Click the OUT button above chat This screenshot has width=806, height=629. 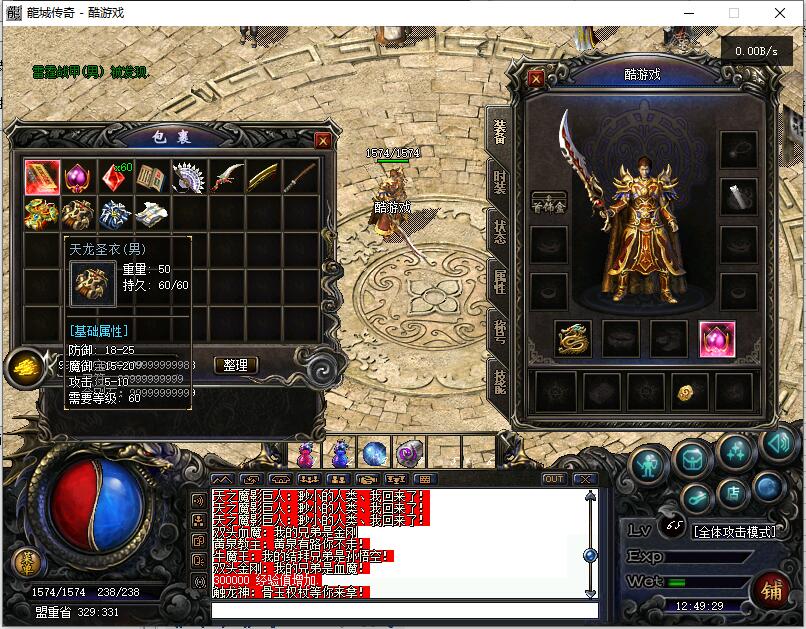[553, 479]
